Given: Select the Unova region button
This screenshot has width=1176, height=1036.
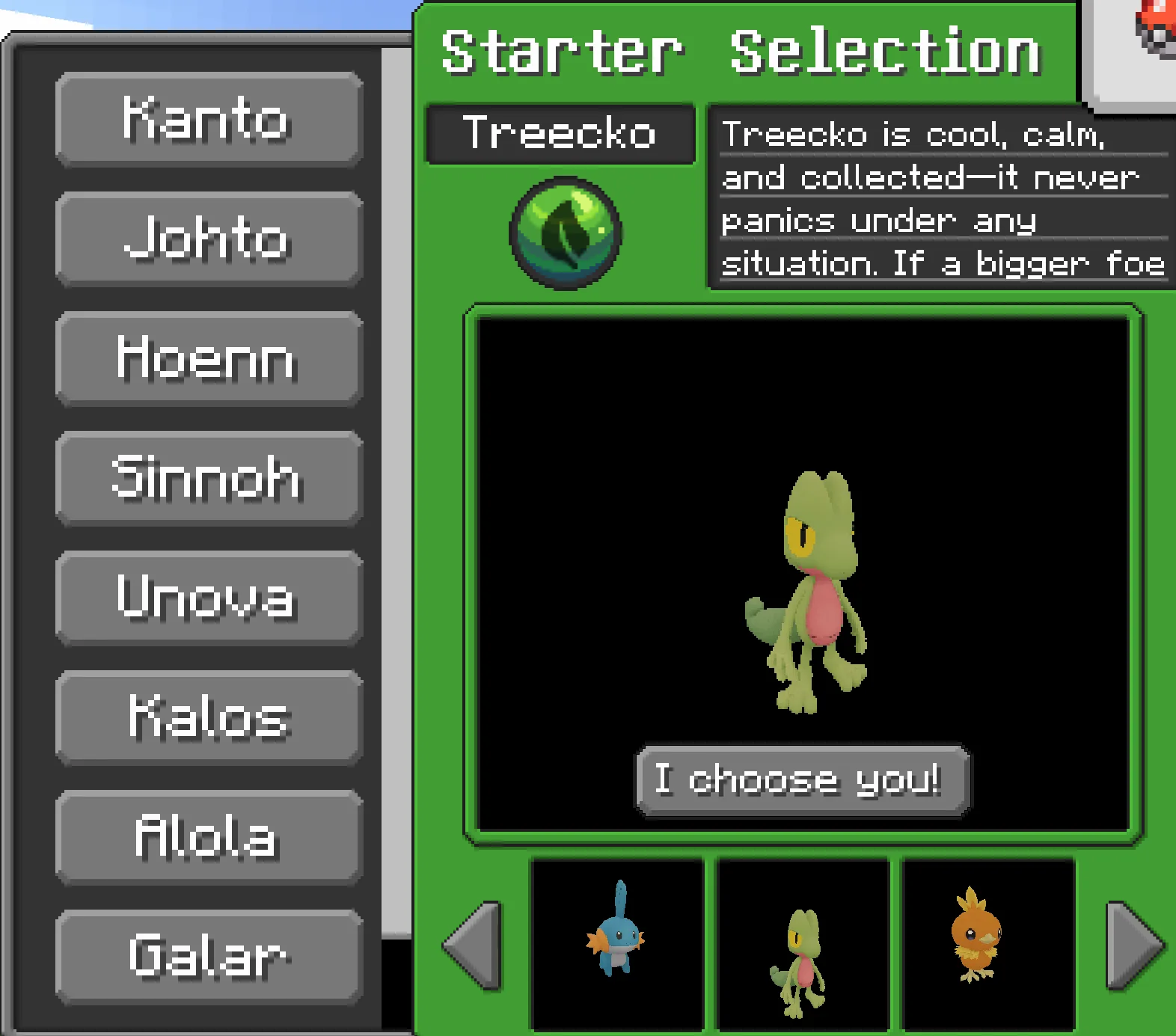Looking at the screenshot, I should pos(208,598).
